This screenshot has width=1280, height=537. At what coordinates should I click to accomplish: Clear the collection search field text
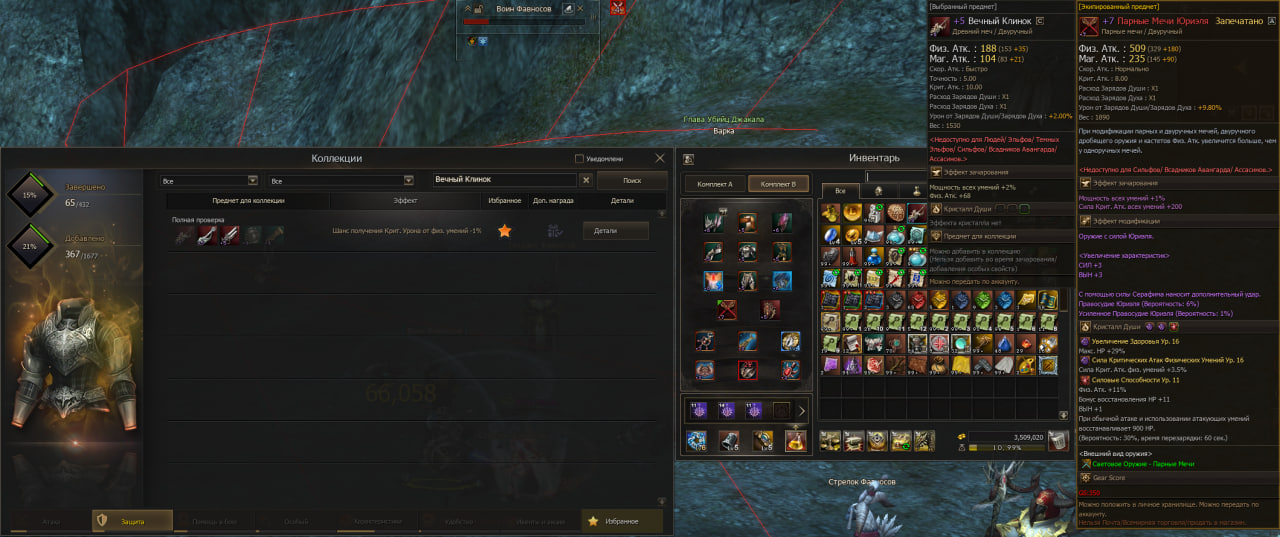coord(586,180)
